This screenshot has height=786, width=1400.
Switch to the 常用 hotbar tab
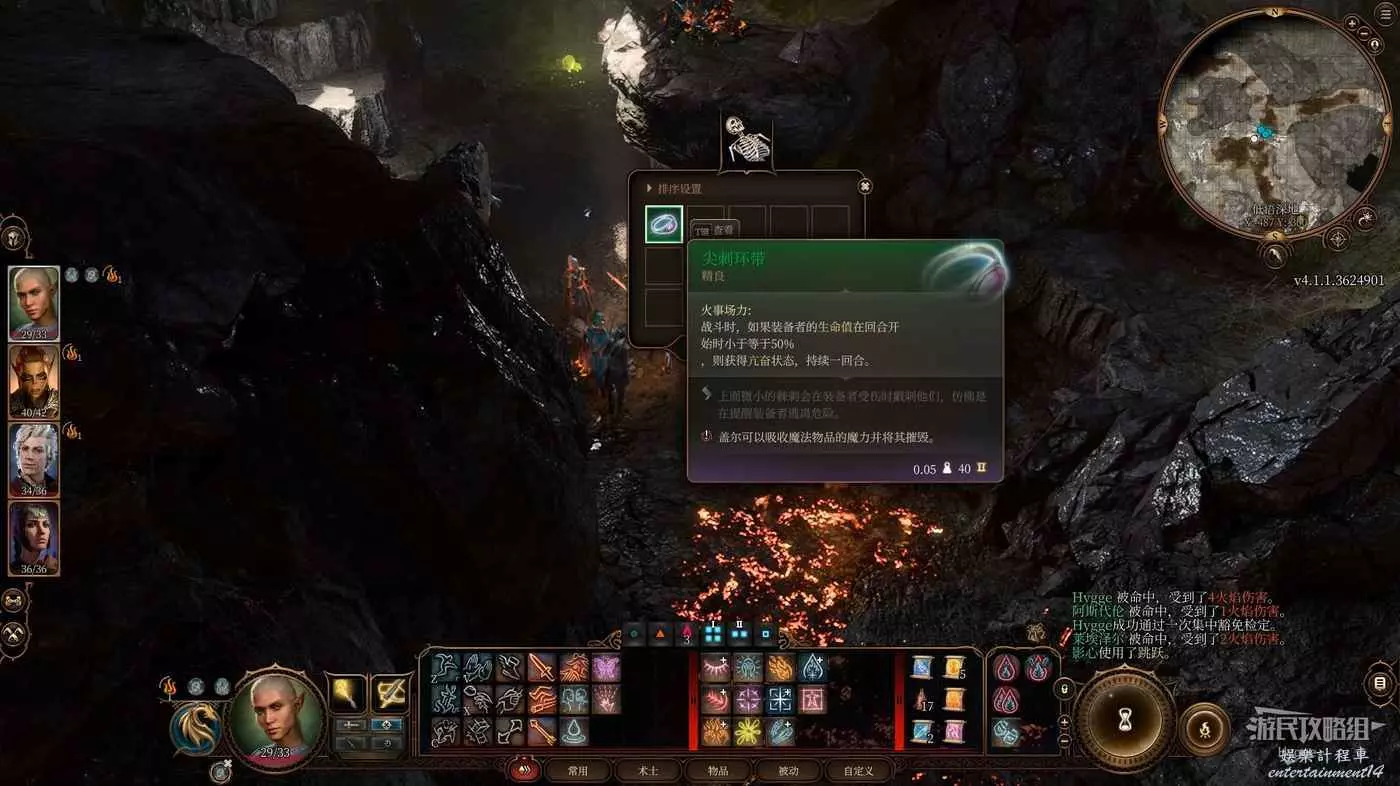pyautogui.click(x=577, y=771)
